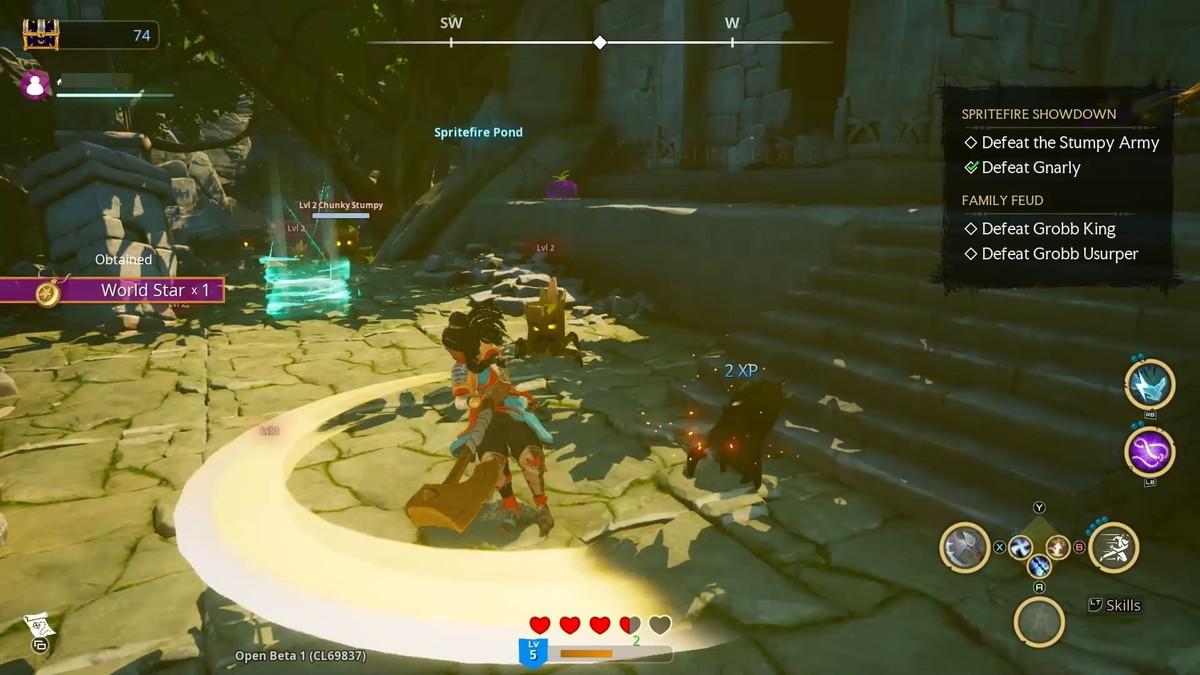Trigger the dash sprint ability icon
1200x675 pixels.
point(1113,547)
